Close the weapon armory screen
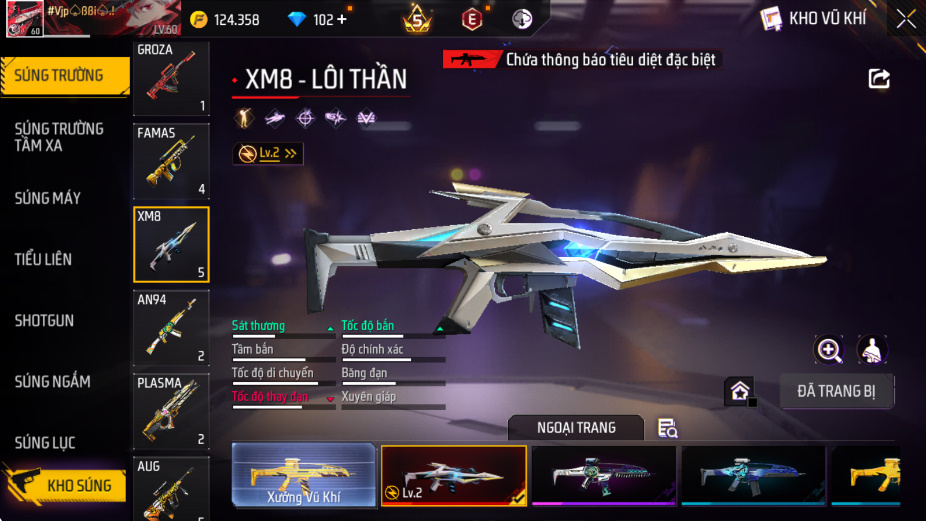 [x=905, y=18]
